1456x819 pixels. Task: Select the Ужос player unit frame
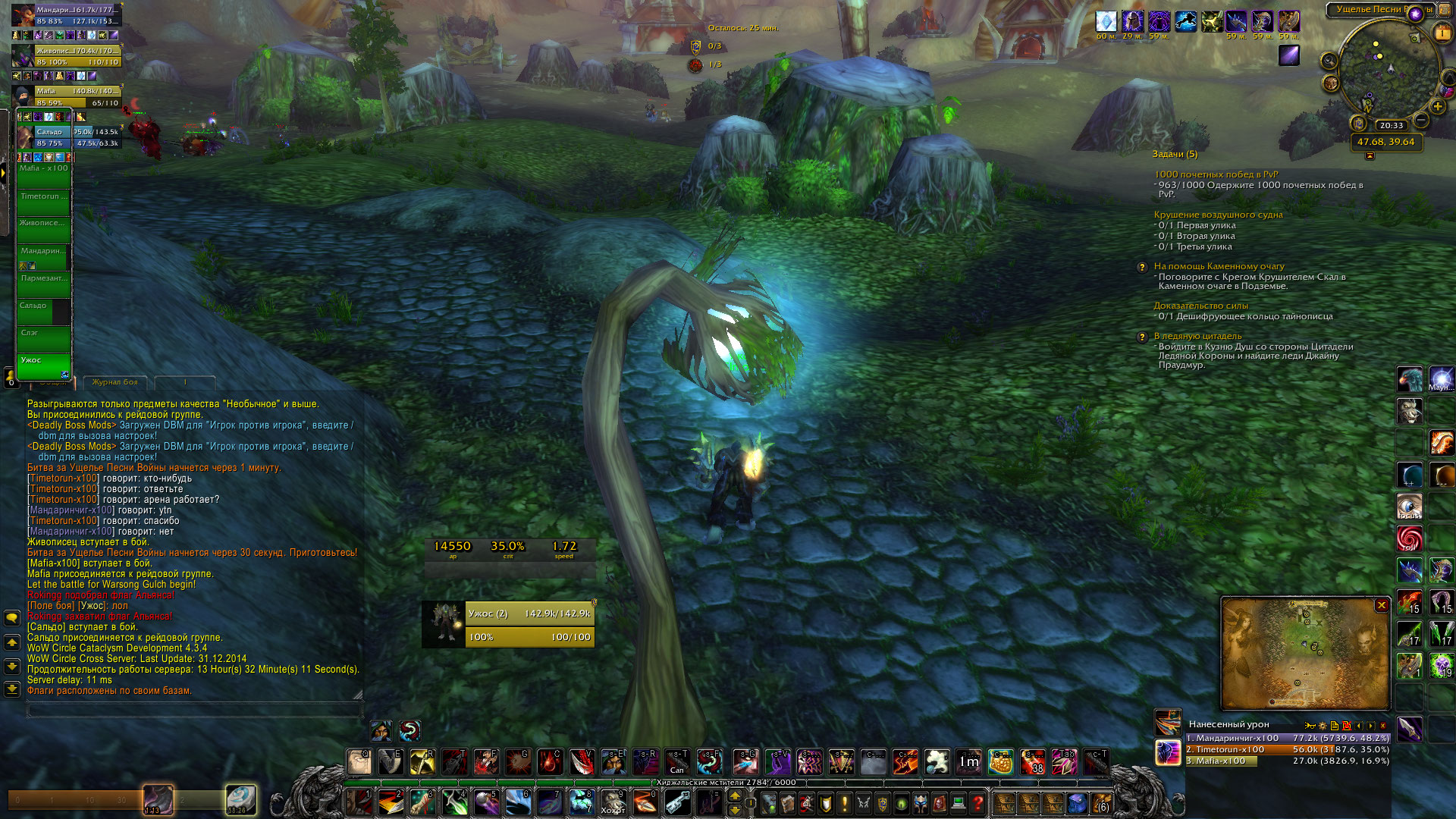tap(529, 625)
